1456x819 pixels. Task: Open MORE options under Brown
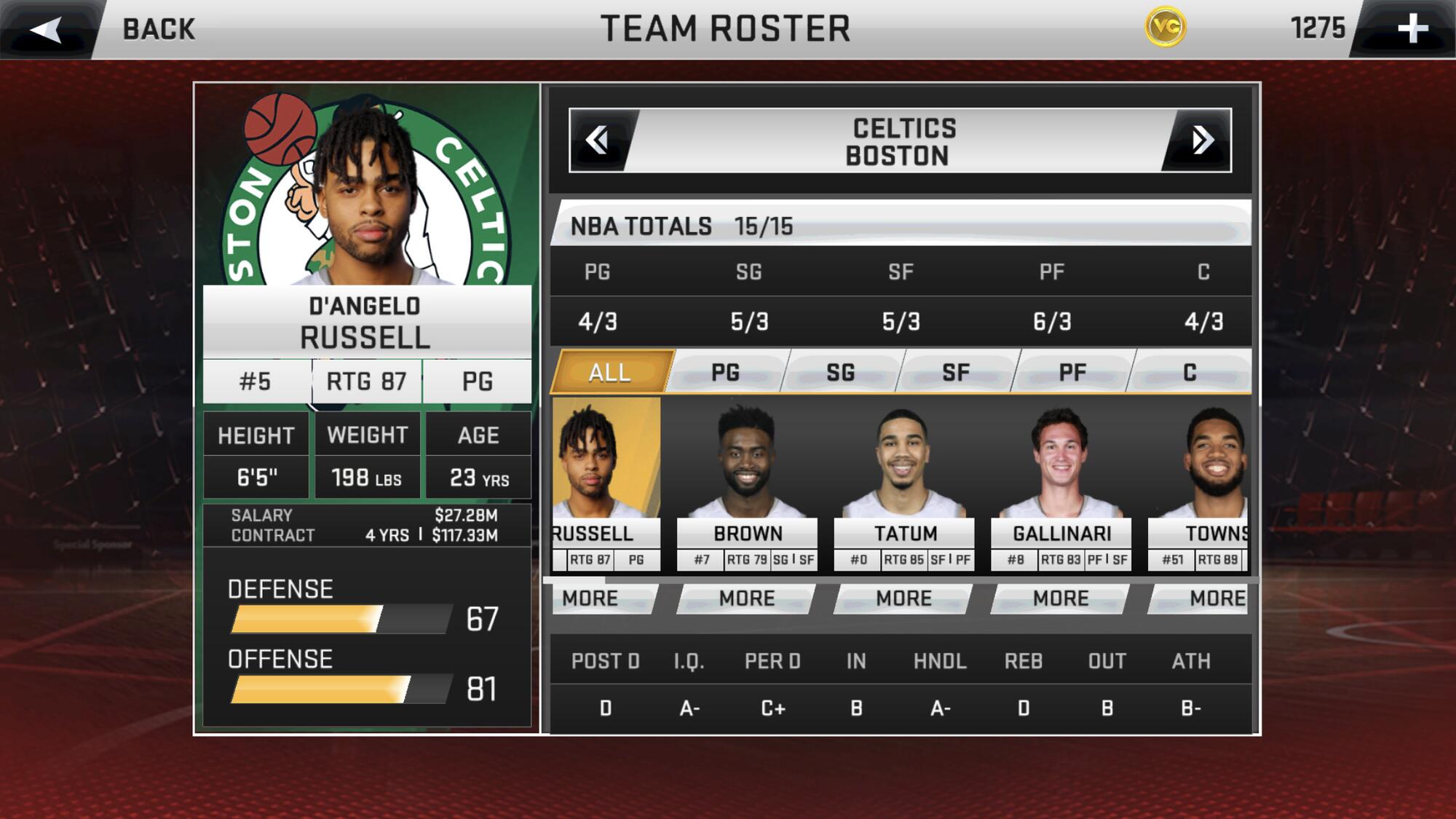[747, 598]
